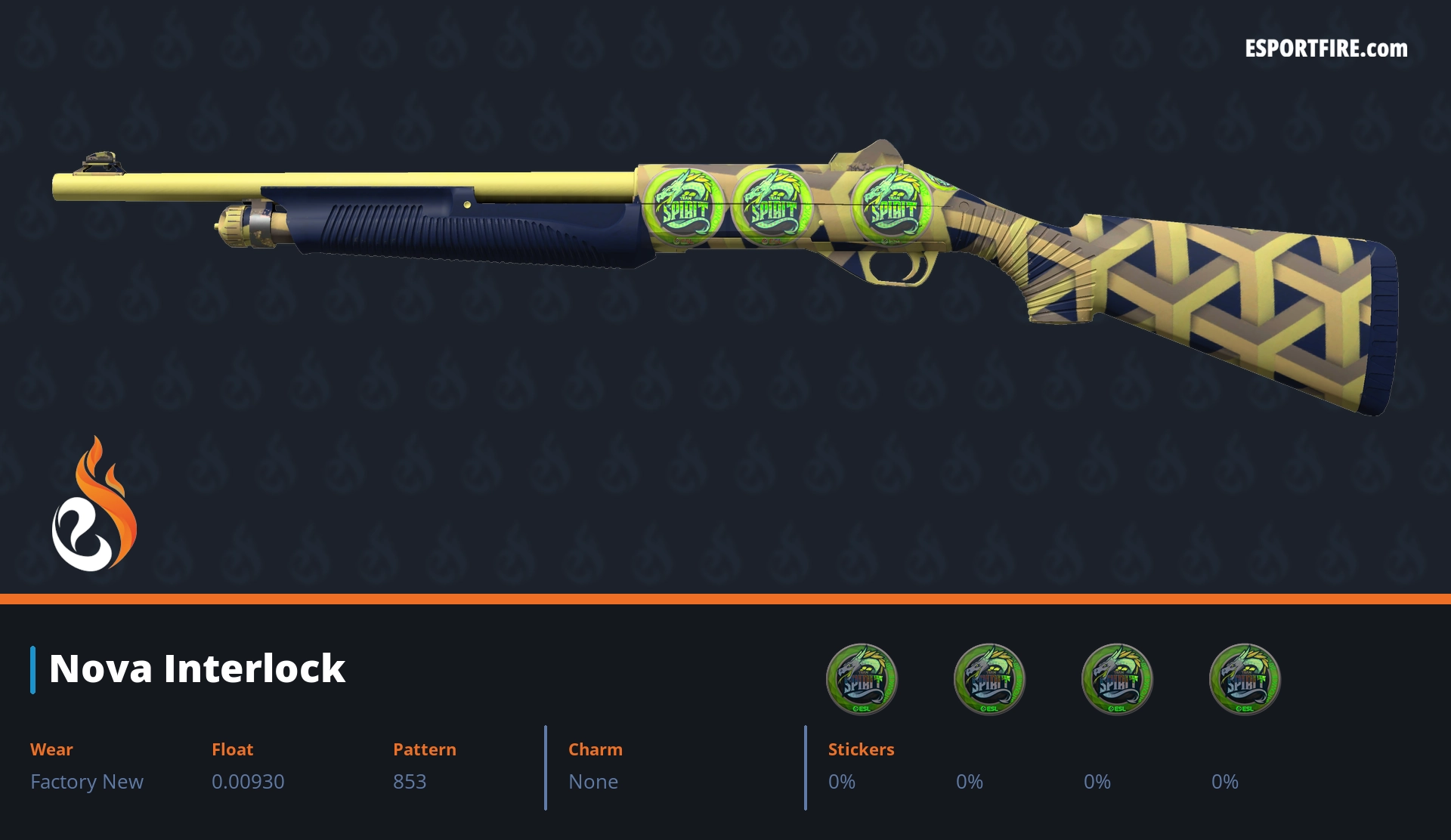The width and height of the screenshot is (1451, 840).
Task: Open the ESPORTFIRE.com site link
Action: 1326,49
